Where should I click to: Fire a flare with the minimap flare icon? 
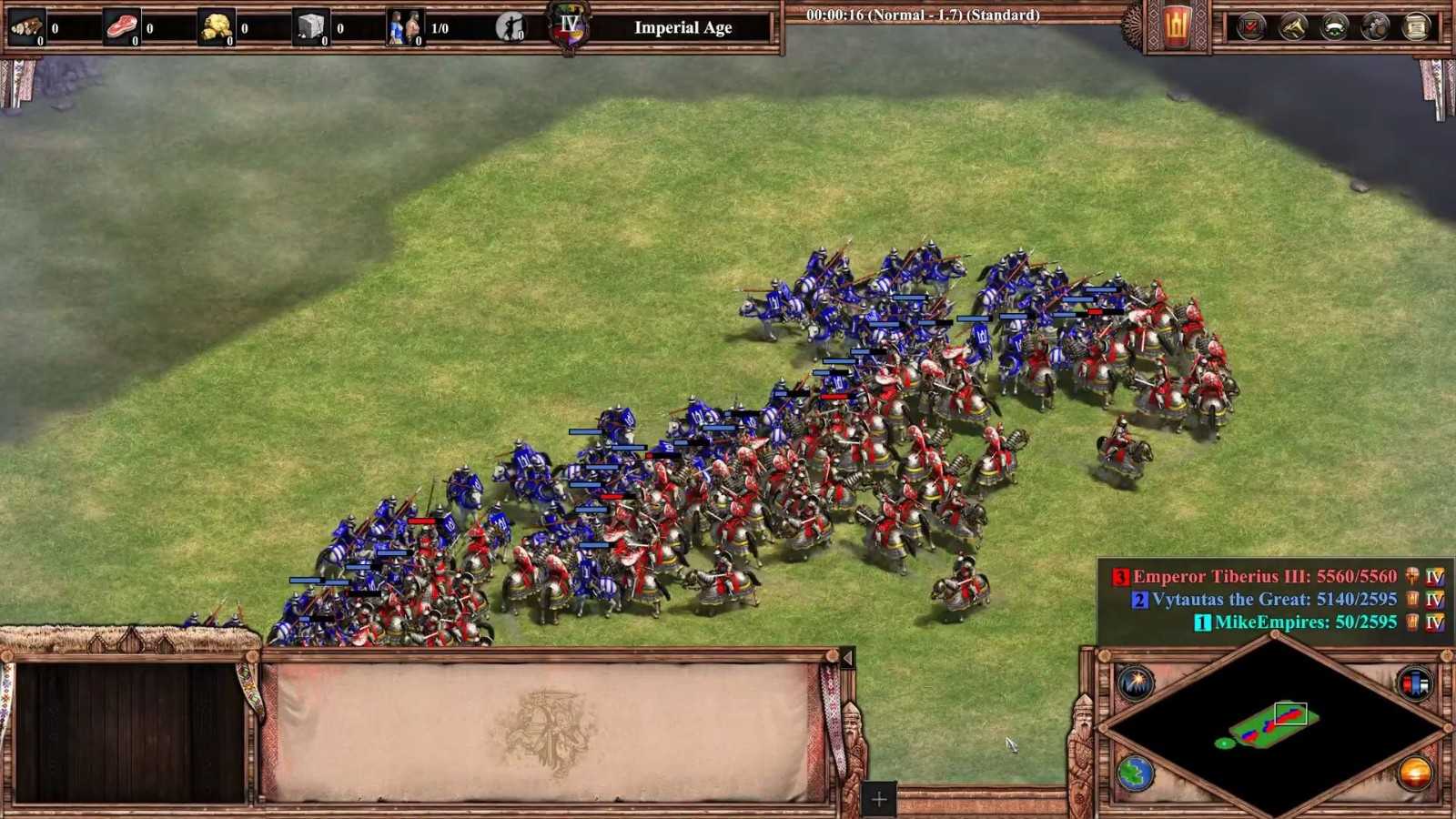(x=1135, y=682)
